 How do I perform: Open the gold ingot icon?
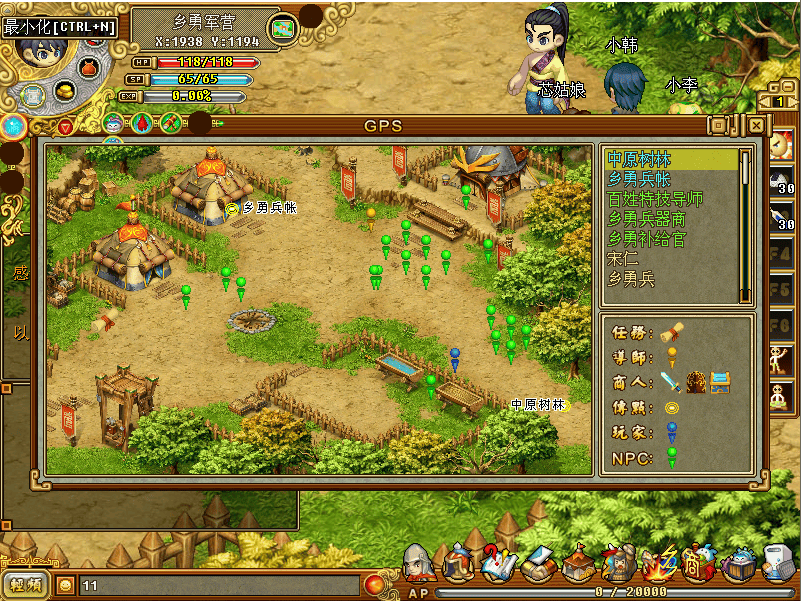66,91
